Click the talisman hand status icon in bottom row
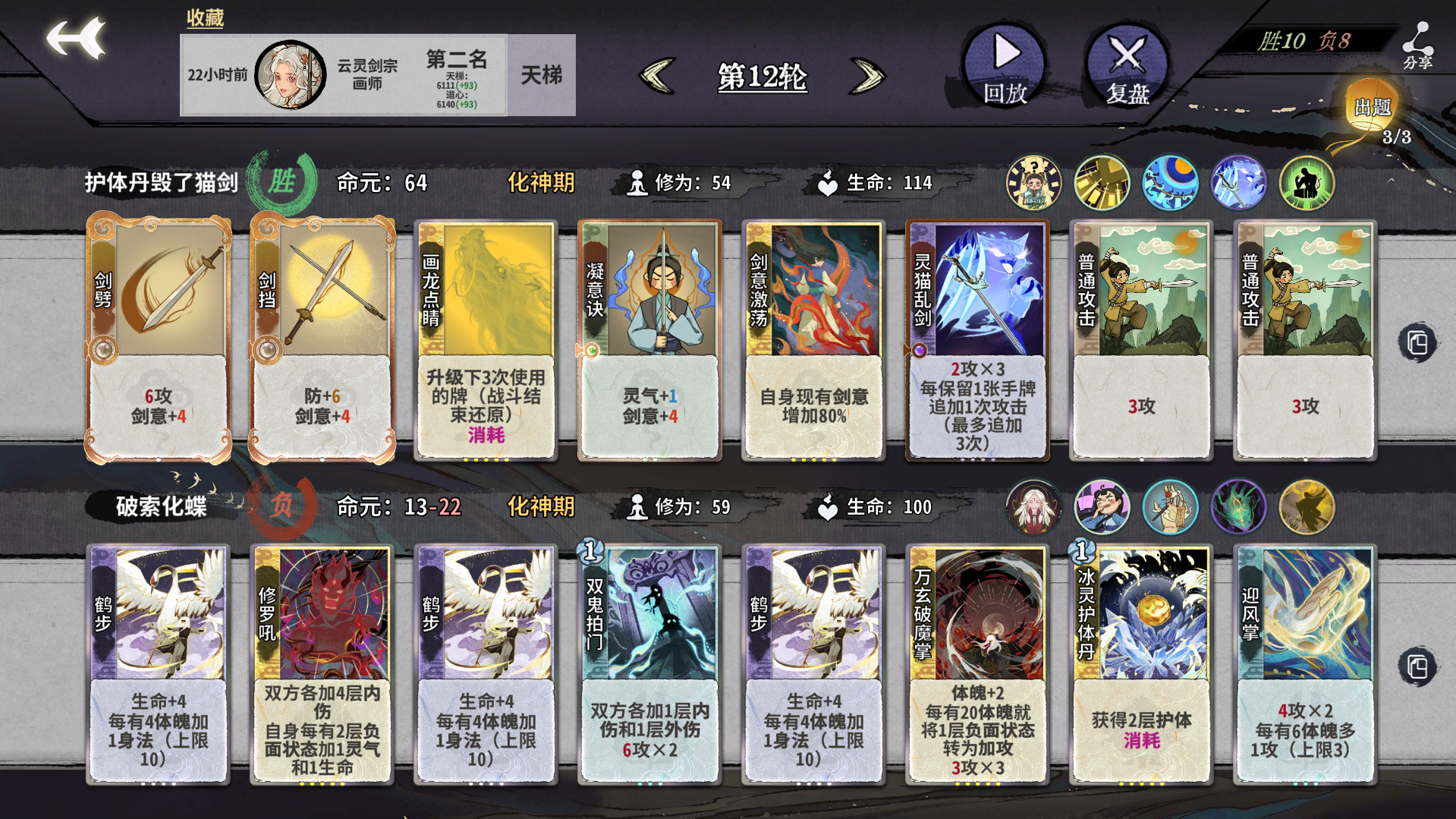Screen dimensions: 1456x819 [1170, 507]
